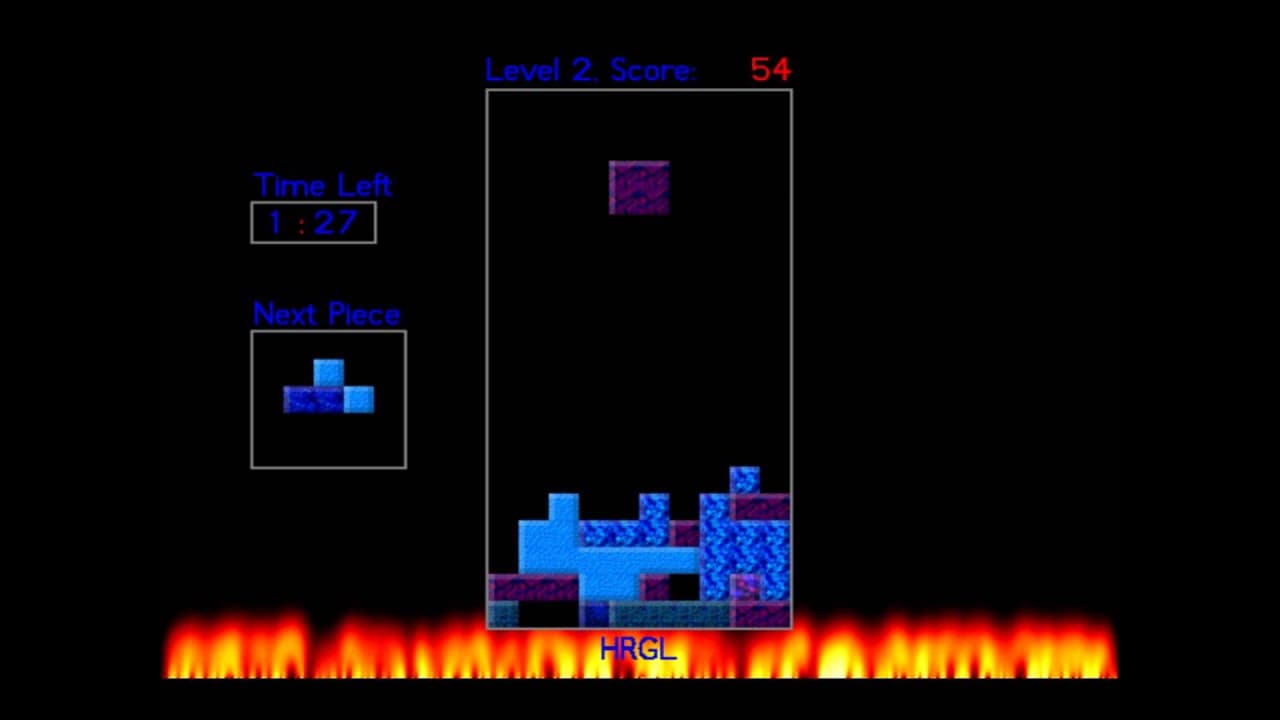Image resolution: width=1280 pixels, height=720 pixels.
Task: Click the purple block in the bottom-left corner
Action: 520,588
